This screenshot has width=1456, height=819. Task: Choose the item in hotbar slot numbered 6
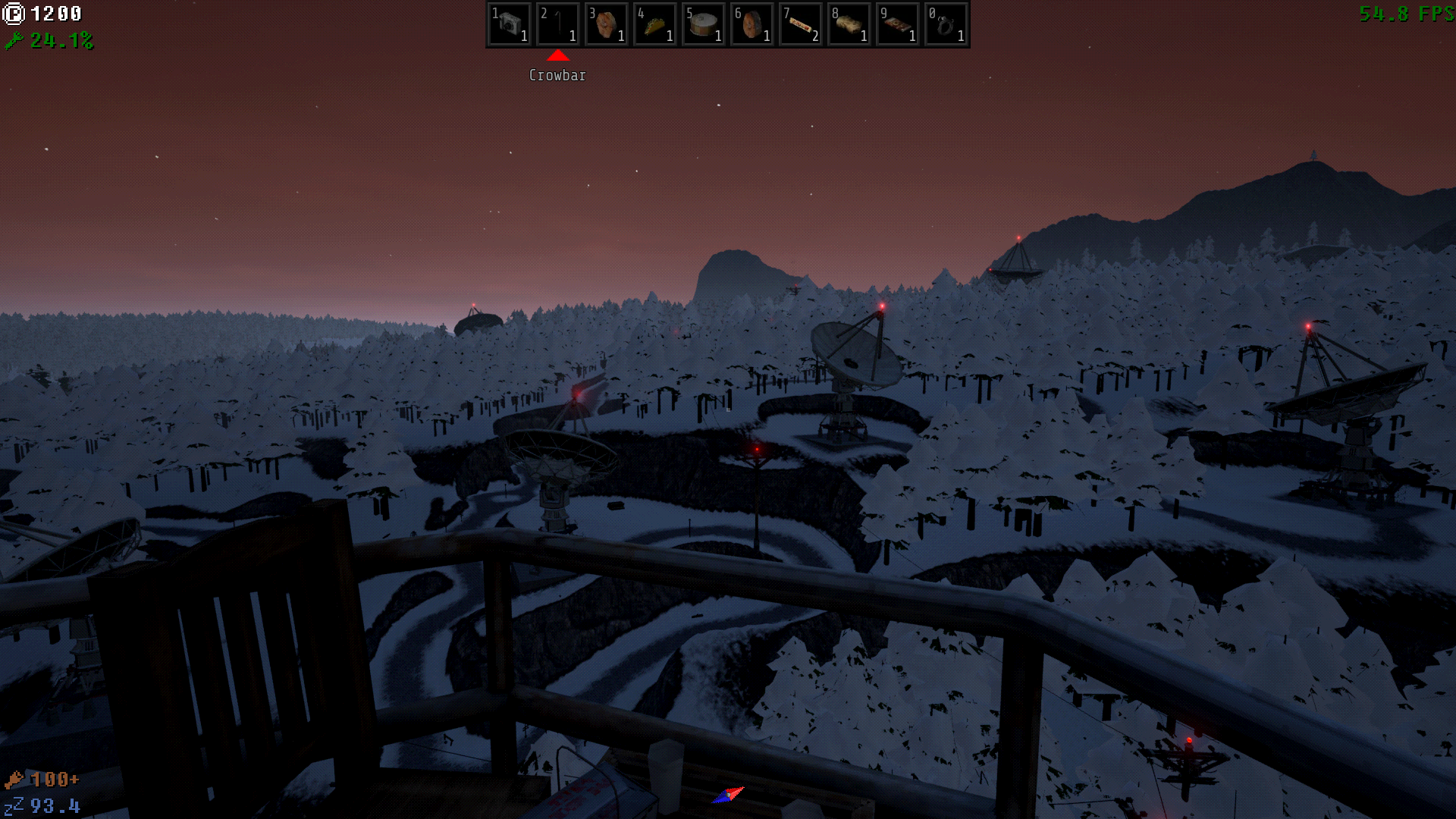[752, 24]
